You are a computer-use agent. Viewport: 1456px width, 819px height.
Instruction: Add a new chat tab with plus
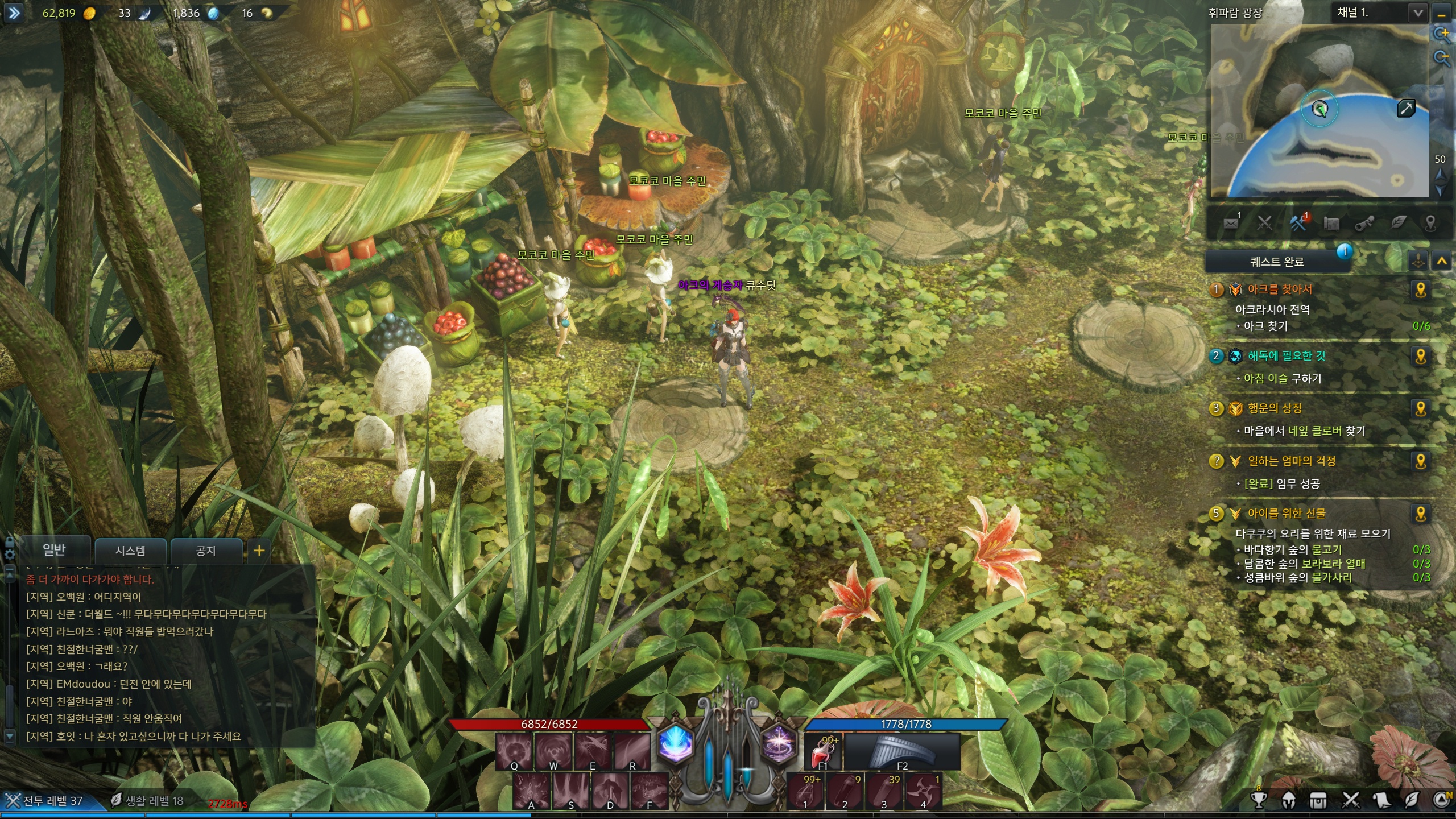pos(259,551)
